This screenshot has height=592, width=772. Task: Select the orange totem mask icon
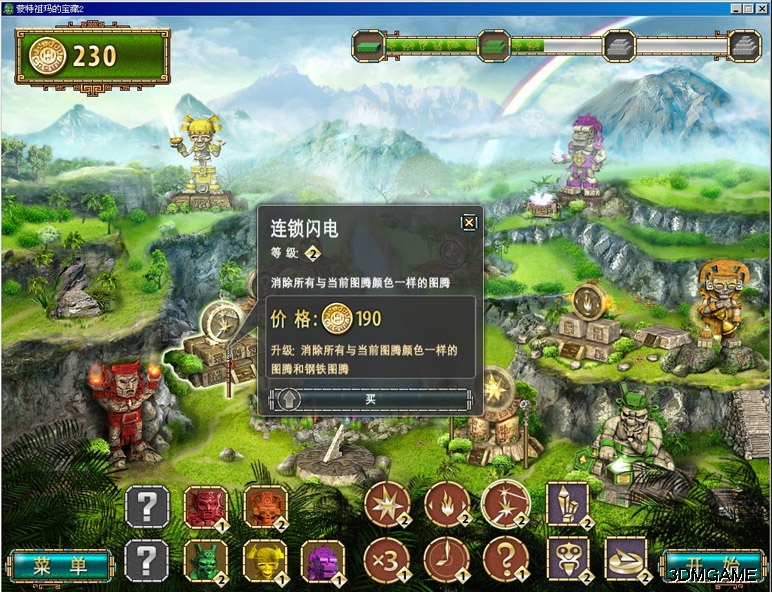(x=265, y=507)
